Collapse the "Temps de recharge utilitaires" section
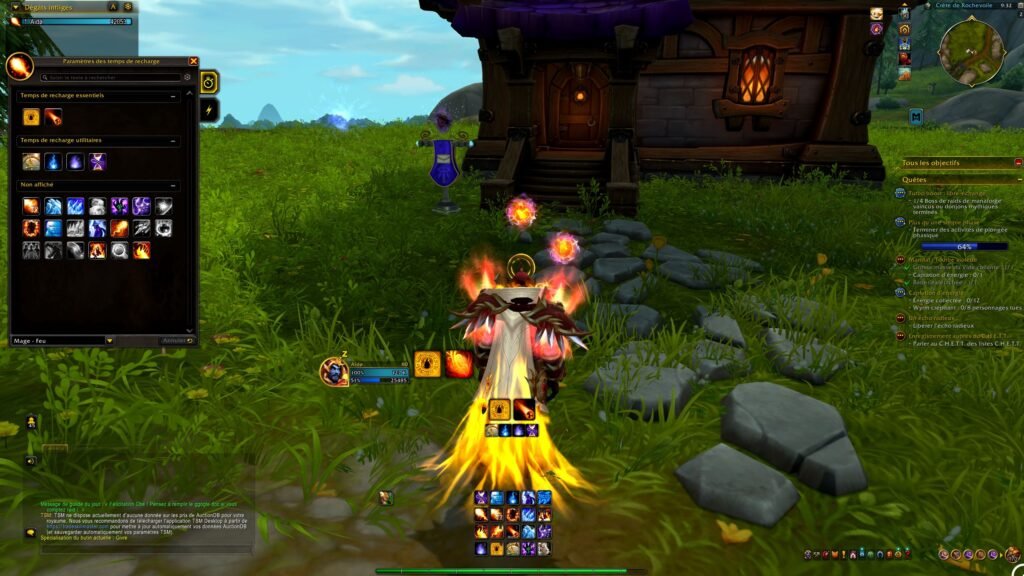 point(175,141)
